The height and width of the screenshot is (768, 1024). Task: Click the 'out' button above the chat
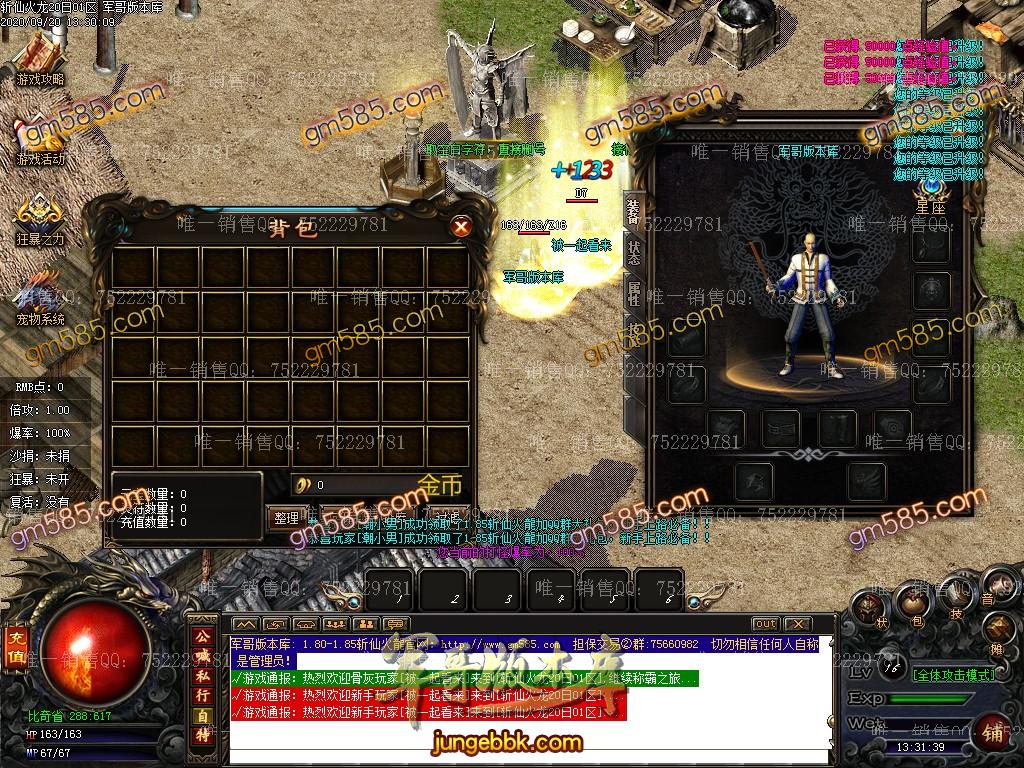tap(765, 624)
